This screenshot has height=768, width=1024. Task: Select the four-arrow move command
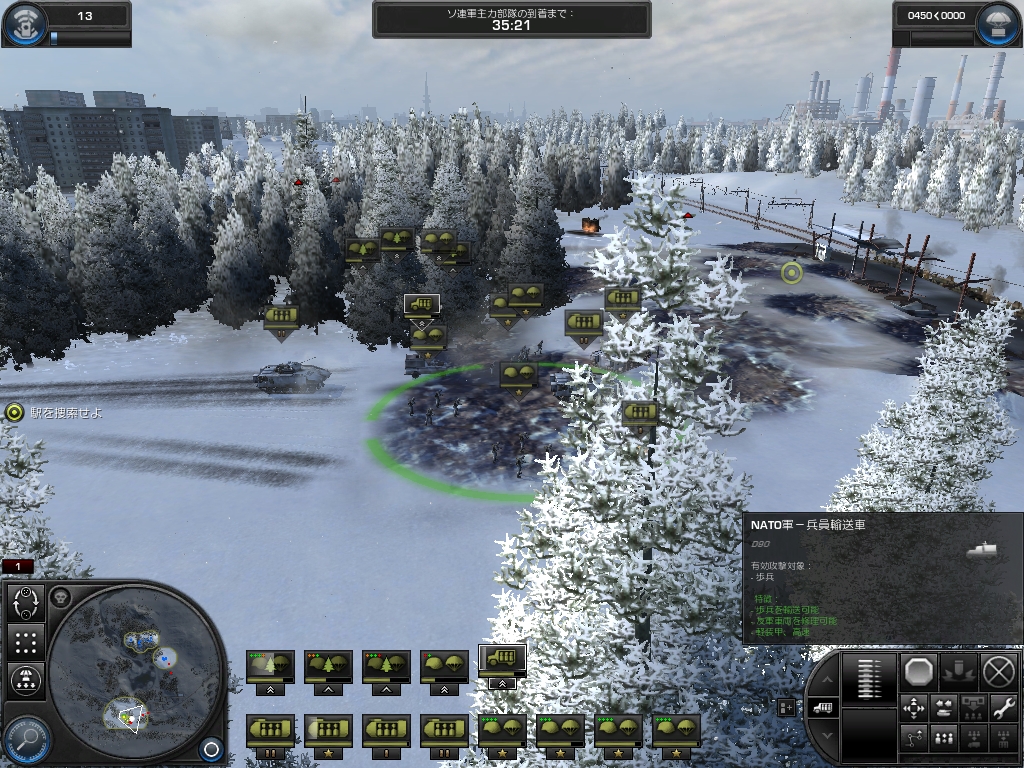(914, 708)
